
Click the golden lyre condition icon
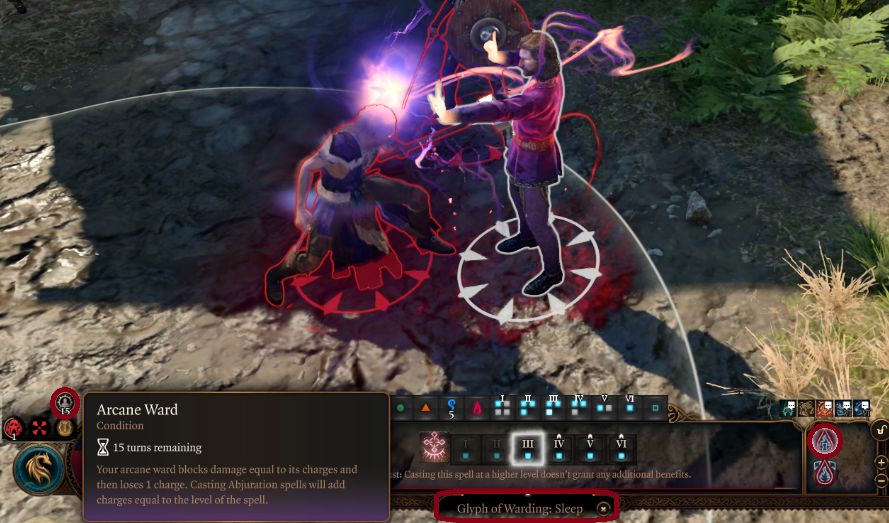tap(64, 428)
